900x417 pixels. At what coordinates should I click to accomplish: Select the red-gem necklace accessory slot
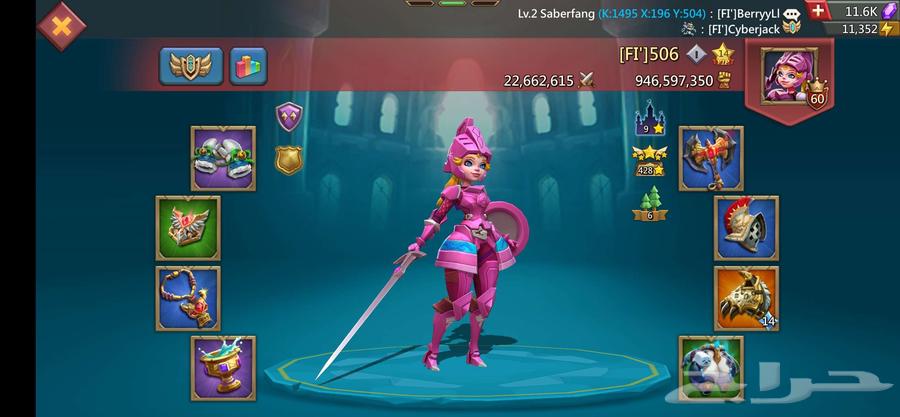187,297
